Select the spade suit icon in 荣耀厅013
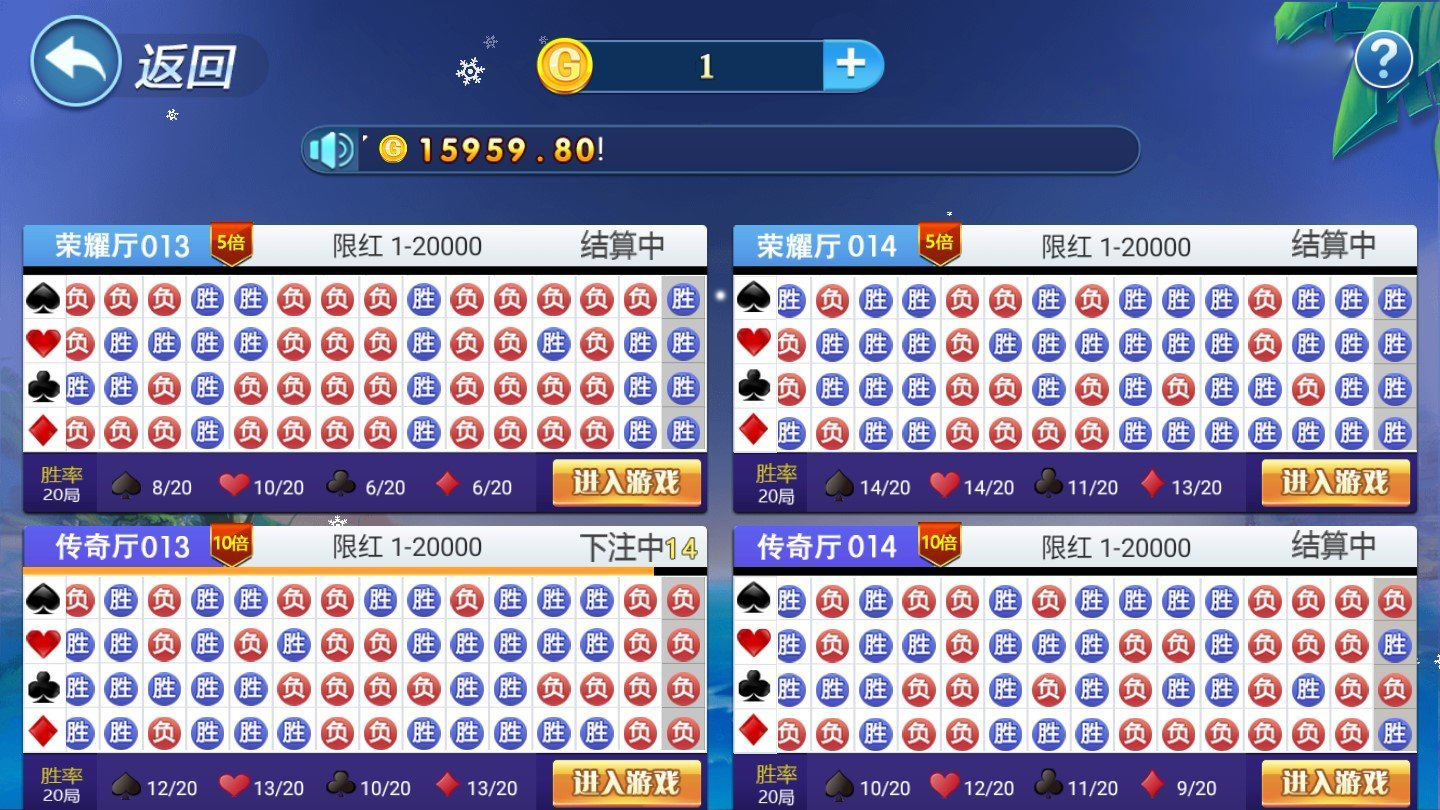This screenshot has height=810, width=1440. coord(38,299)
